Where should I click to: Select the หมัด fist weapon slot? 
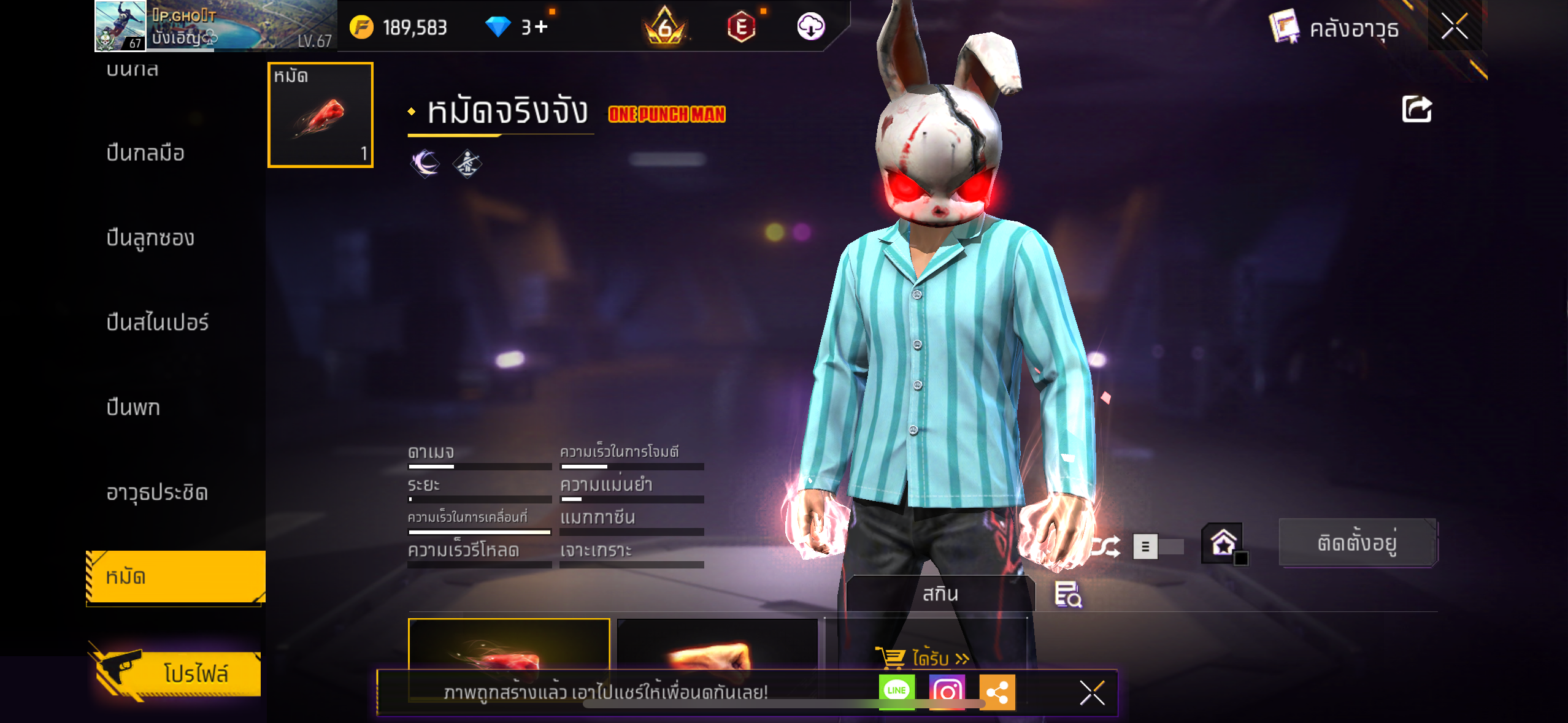pyautogui.click(x=320, y=115)
